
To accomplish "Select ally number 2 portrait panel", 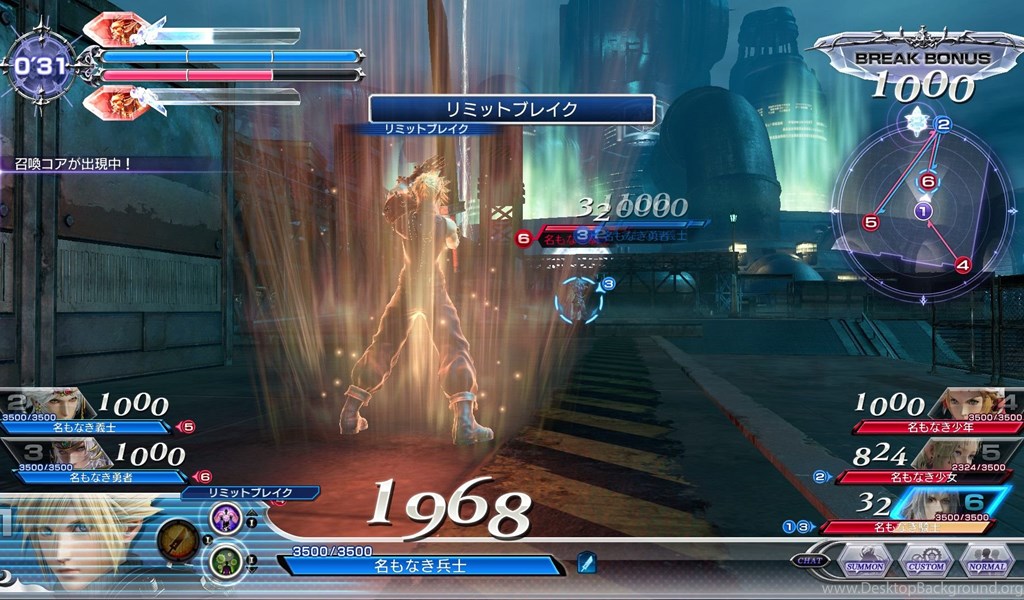I will tap(48, 404).
